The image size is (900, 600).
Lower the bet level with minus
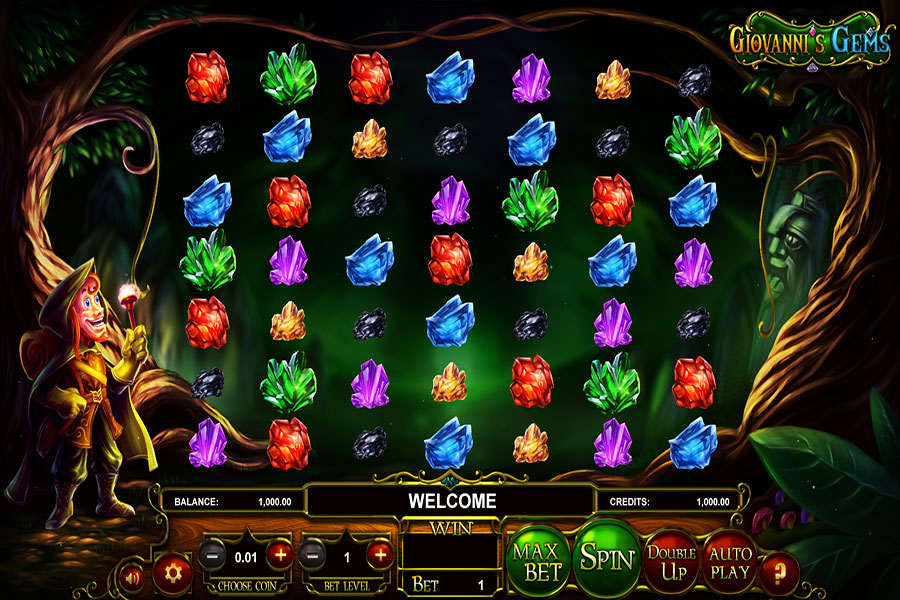313,553
